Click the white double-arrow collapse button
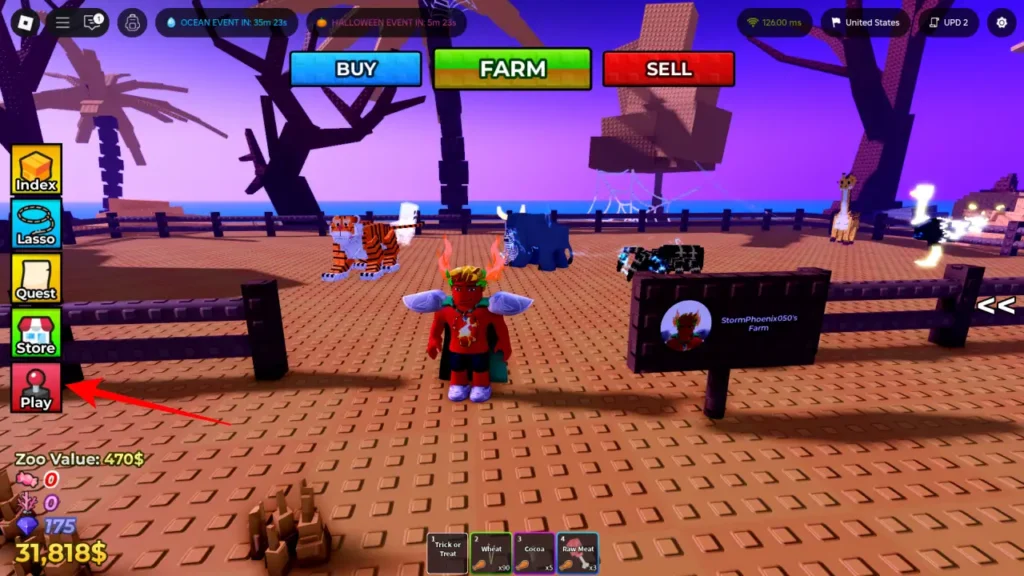This screenshot has height=576, width=1024. (x=996, y=307)
